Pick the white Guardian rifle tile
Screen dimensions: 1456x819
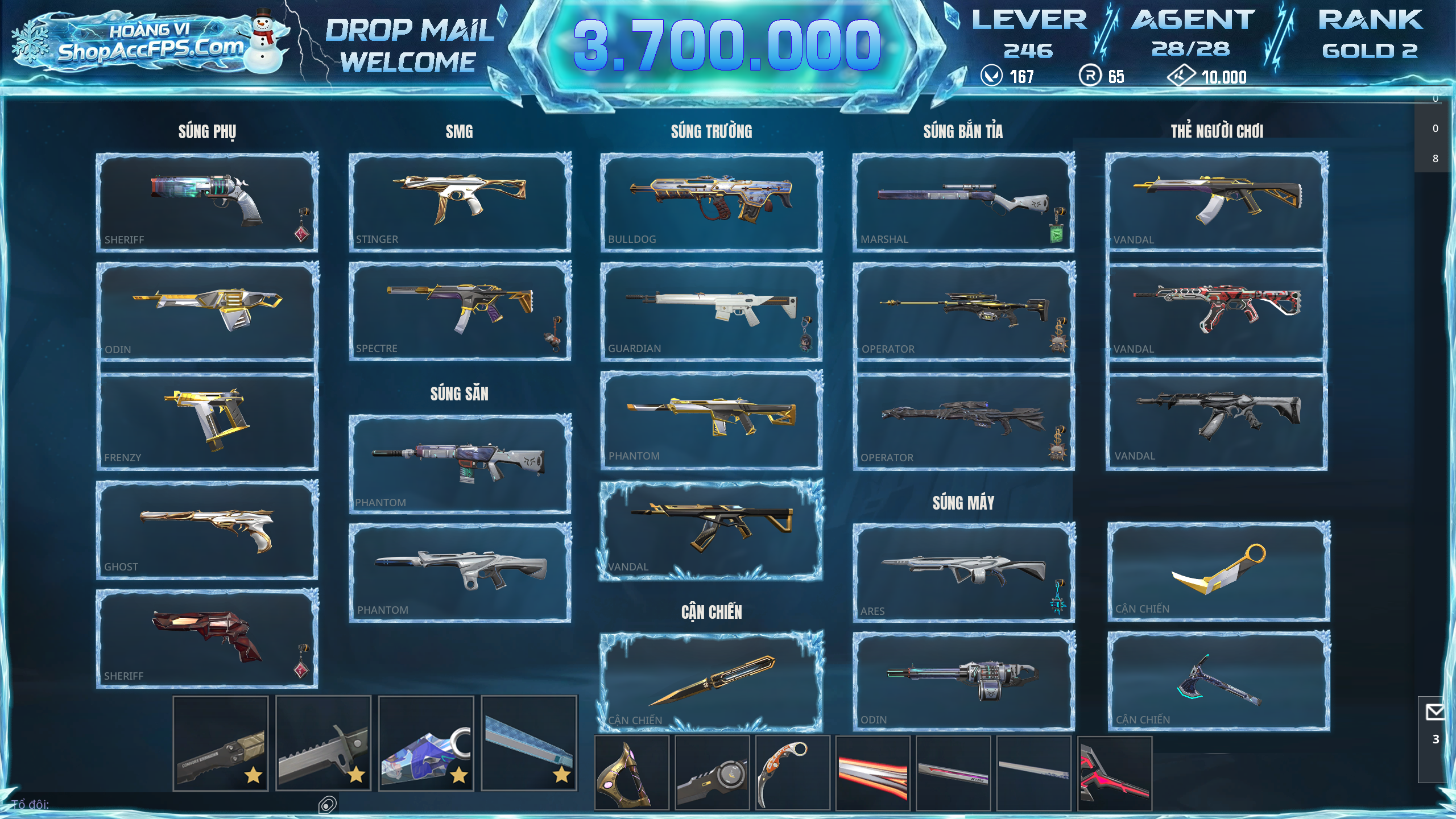point(711,311)
